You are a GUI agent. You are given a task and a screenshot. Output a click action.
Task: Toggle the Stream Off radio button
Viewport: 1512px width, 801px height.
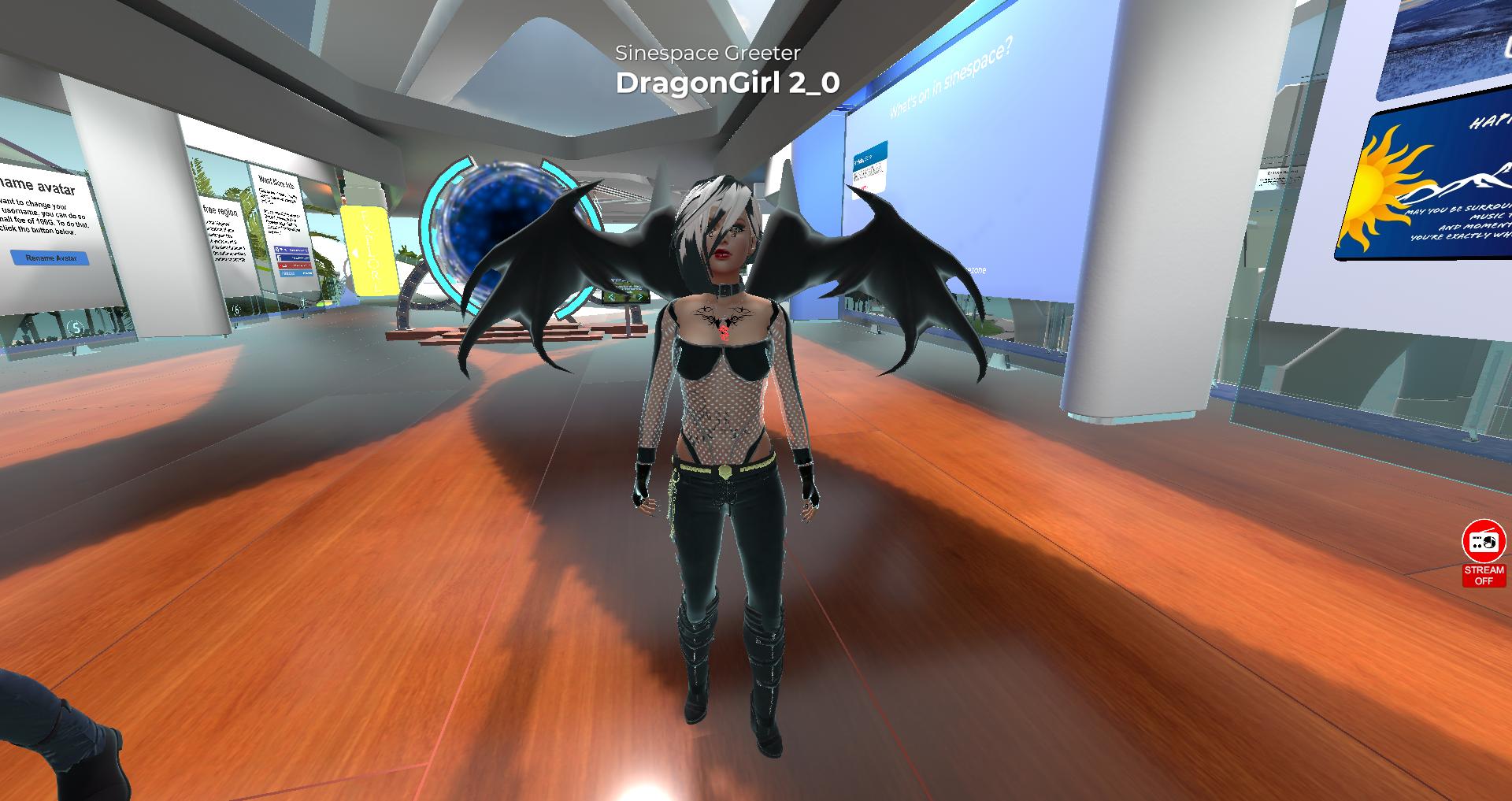pyautogui.click(x=1484, y=552)
